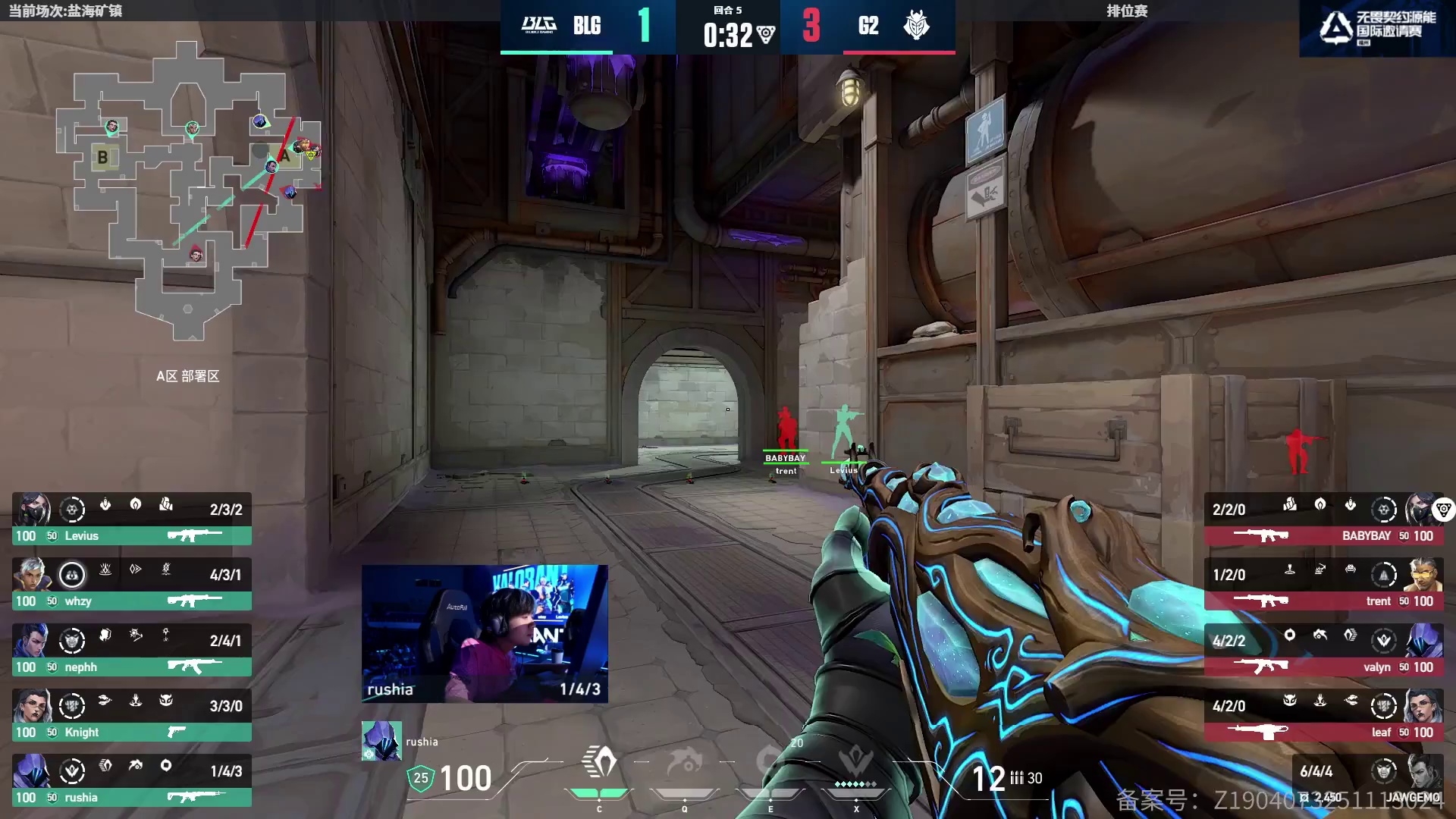Select Knight's player row
The height and width of the screenshot is (819, 1456).
click(131, 716)
